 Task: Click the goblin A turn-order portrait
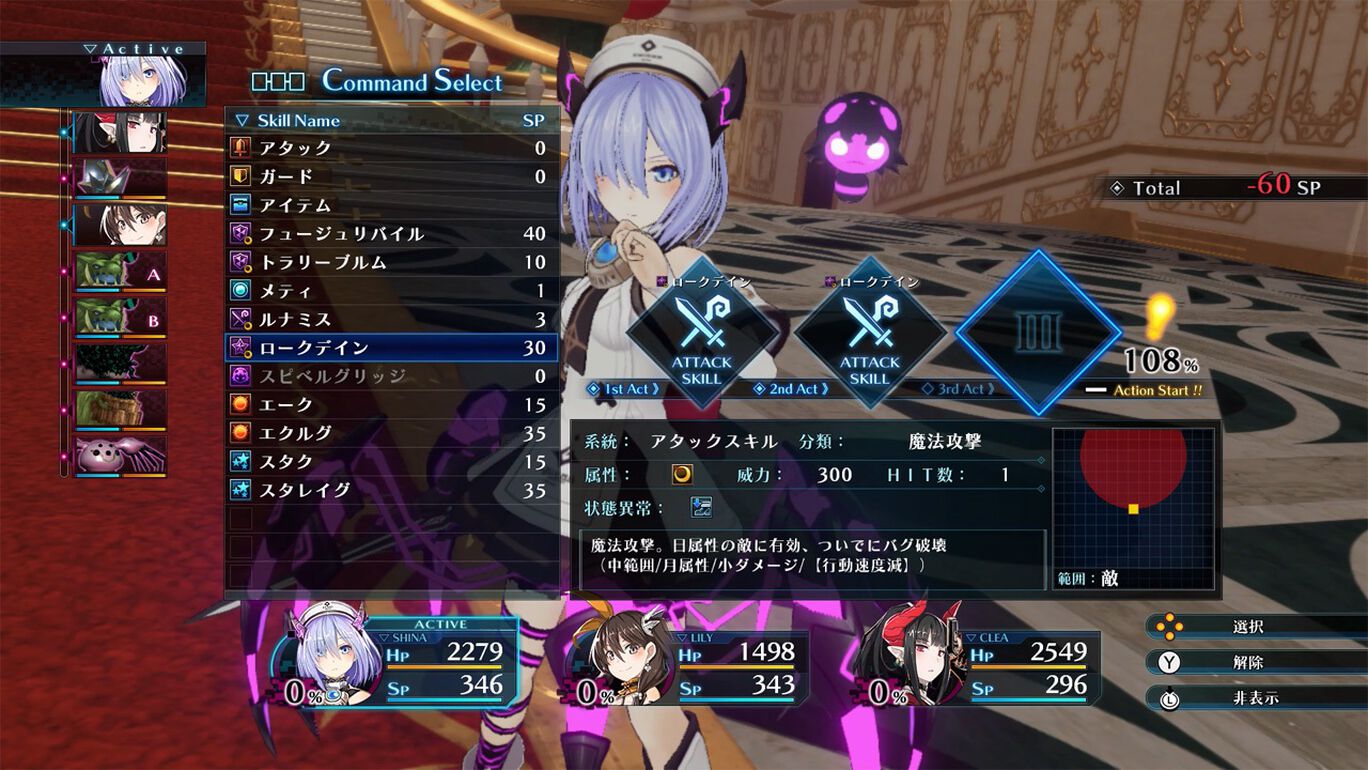click(x=121, y=272)
